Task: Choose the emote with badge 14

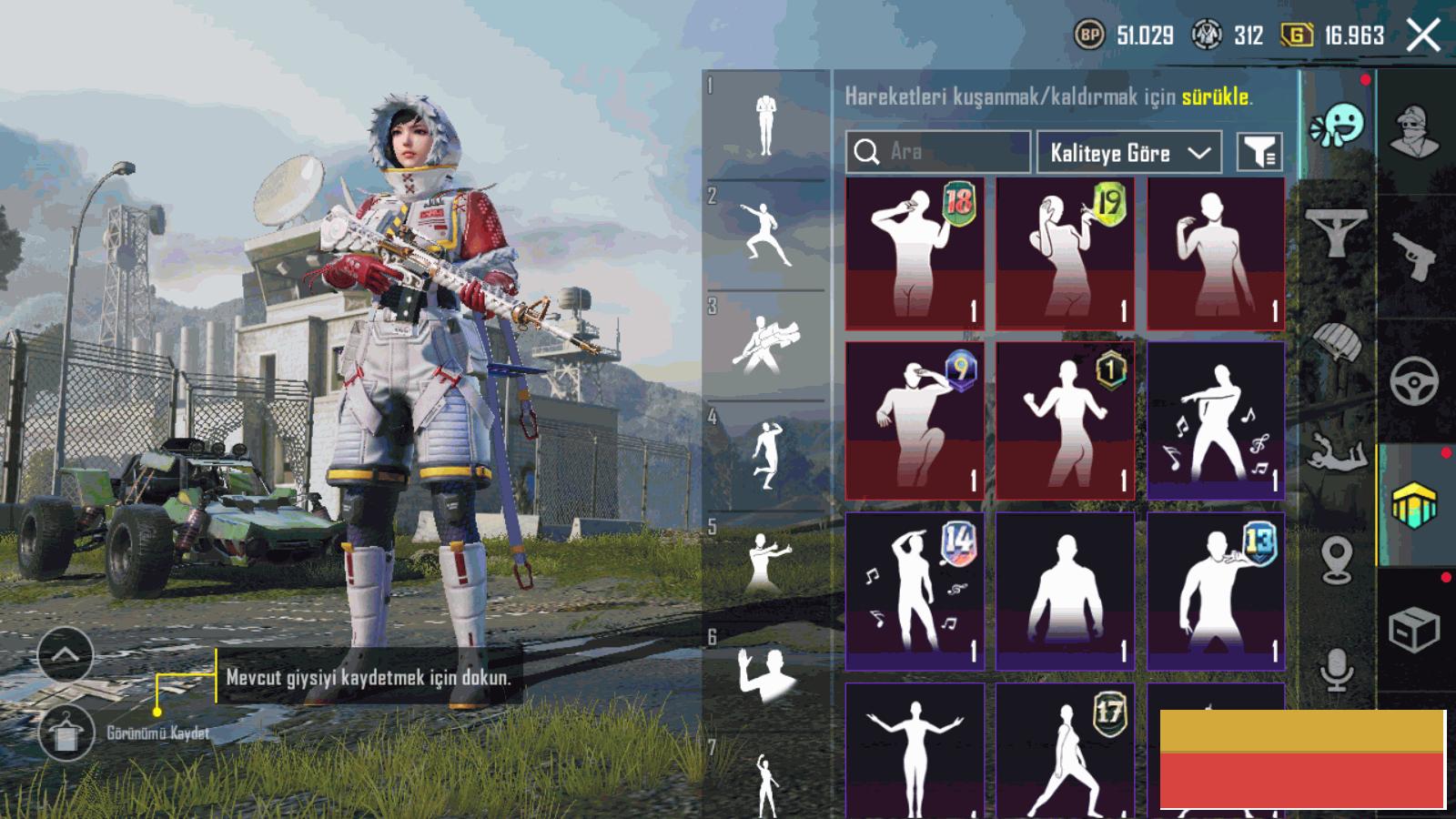Action: click(x=915, y=591)
